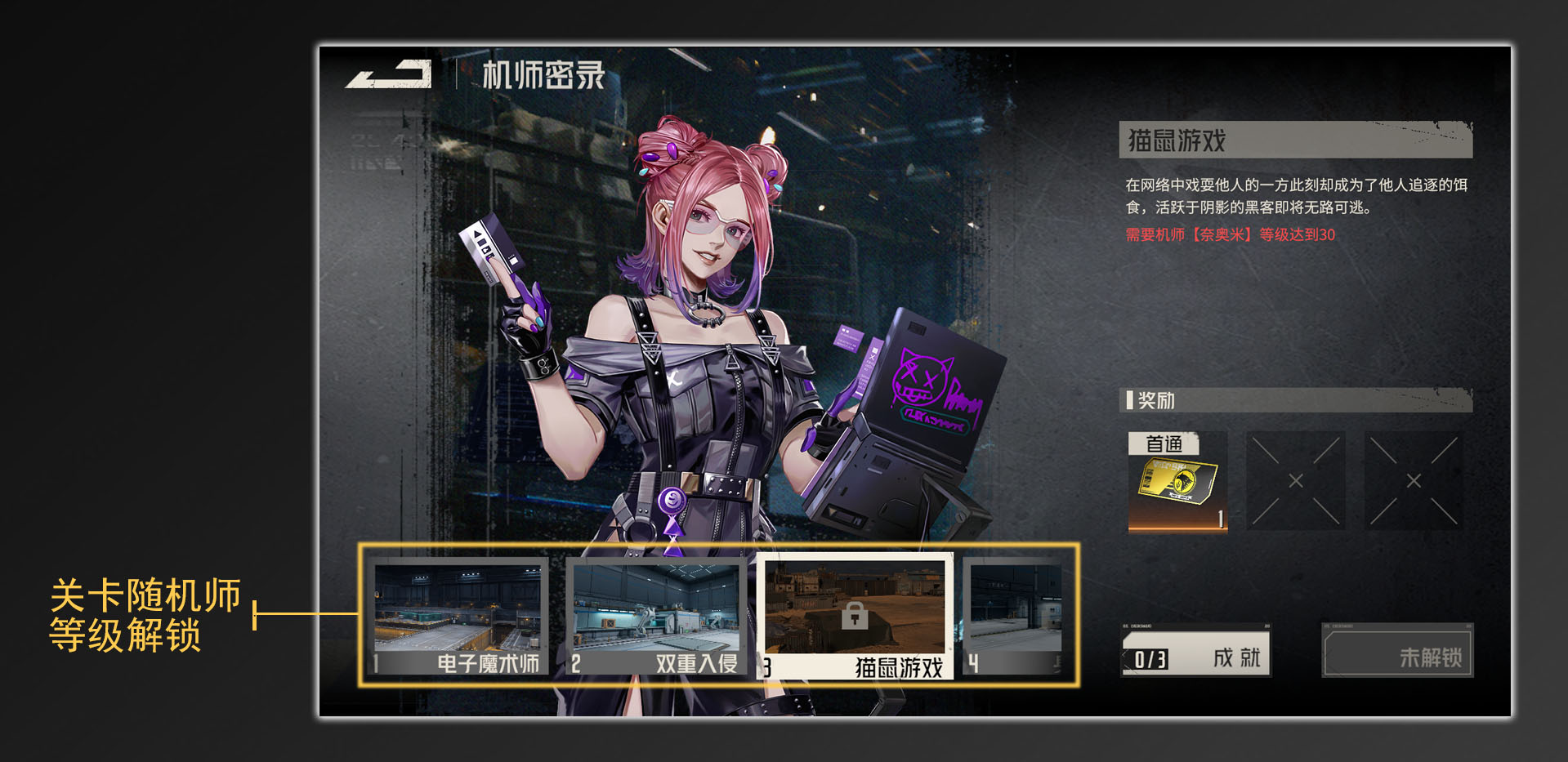Screen dimensions: 1568x762
Task: Click the 未解锁 locked start button
Action: pyautogui.click(x=1397, y=651)
